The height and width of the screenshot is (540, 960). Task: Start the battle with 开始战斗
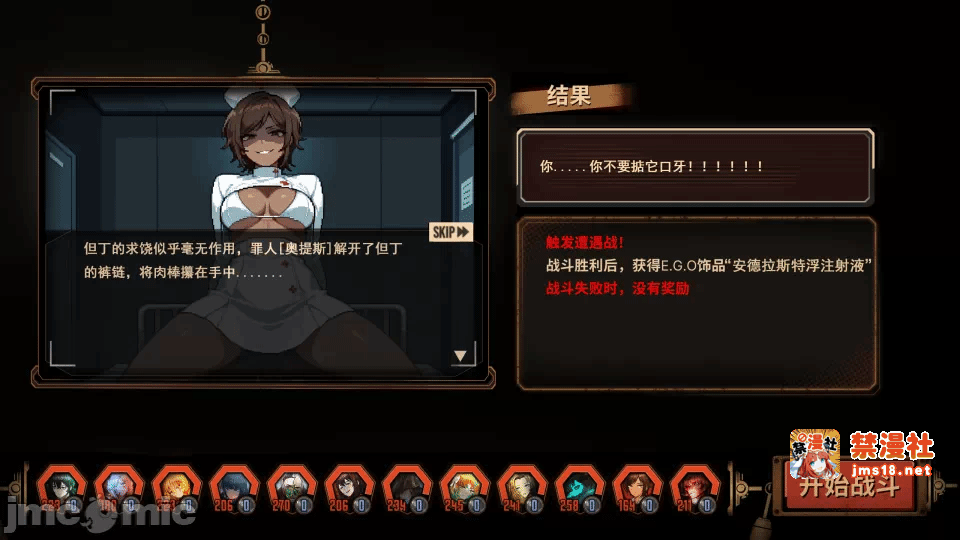tap(848, 488)
